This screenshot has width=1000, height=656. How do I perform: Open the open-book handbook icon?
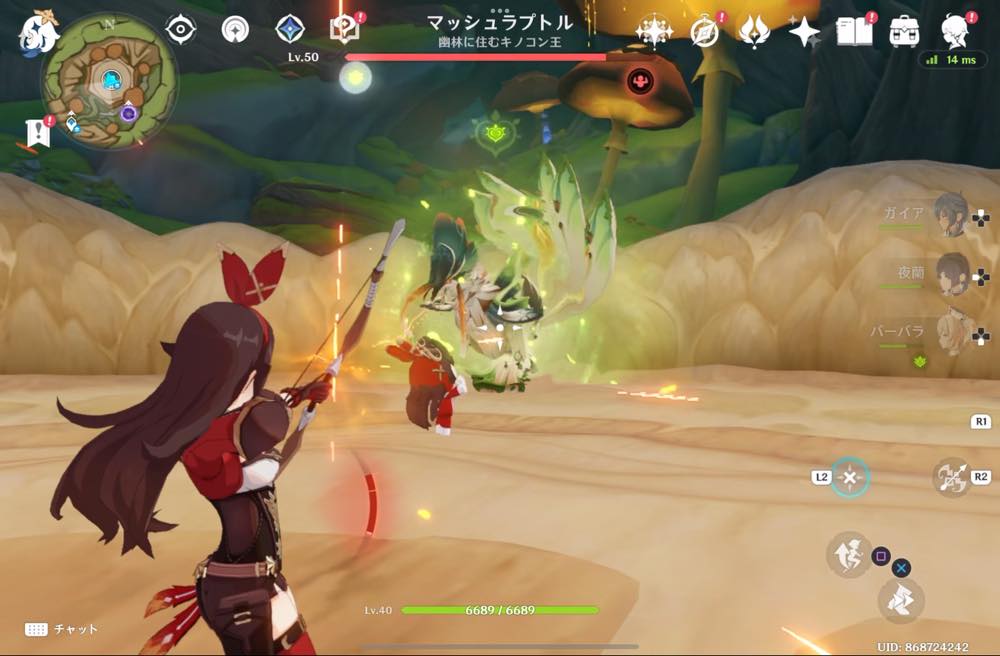(x=853, y=32)
